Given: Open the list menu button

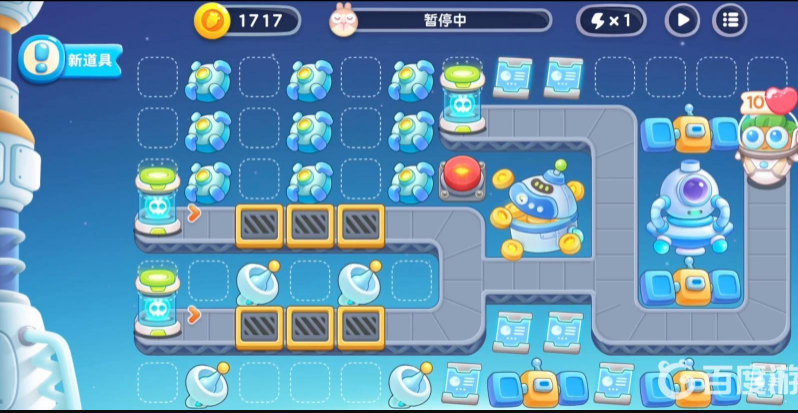Looking at the screenshot, I should (730, 20).
